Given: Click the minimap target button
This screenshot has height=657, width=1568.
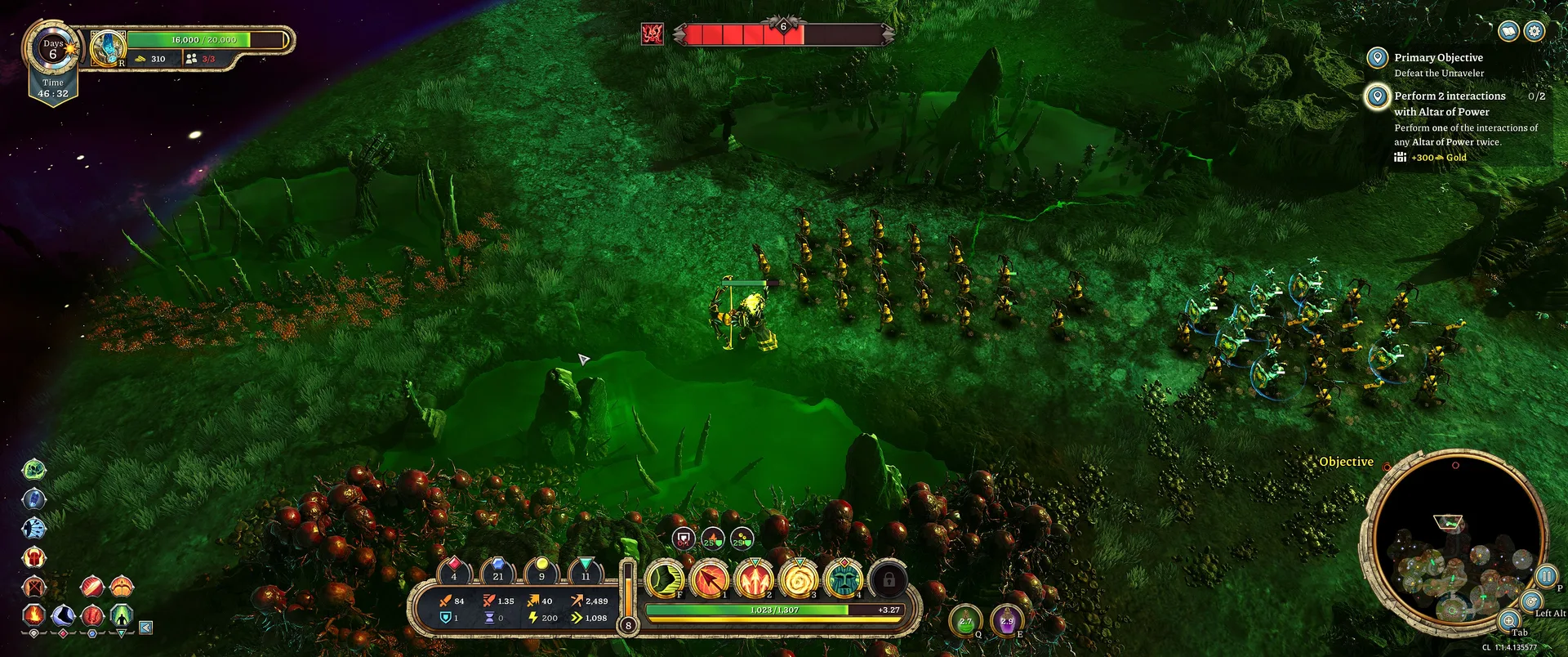Looking at the screenshot, I should [x=1531, y=602].
